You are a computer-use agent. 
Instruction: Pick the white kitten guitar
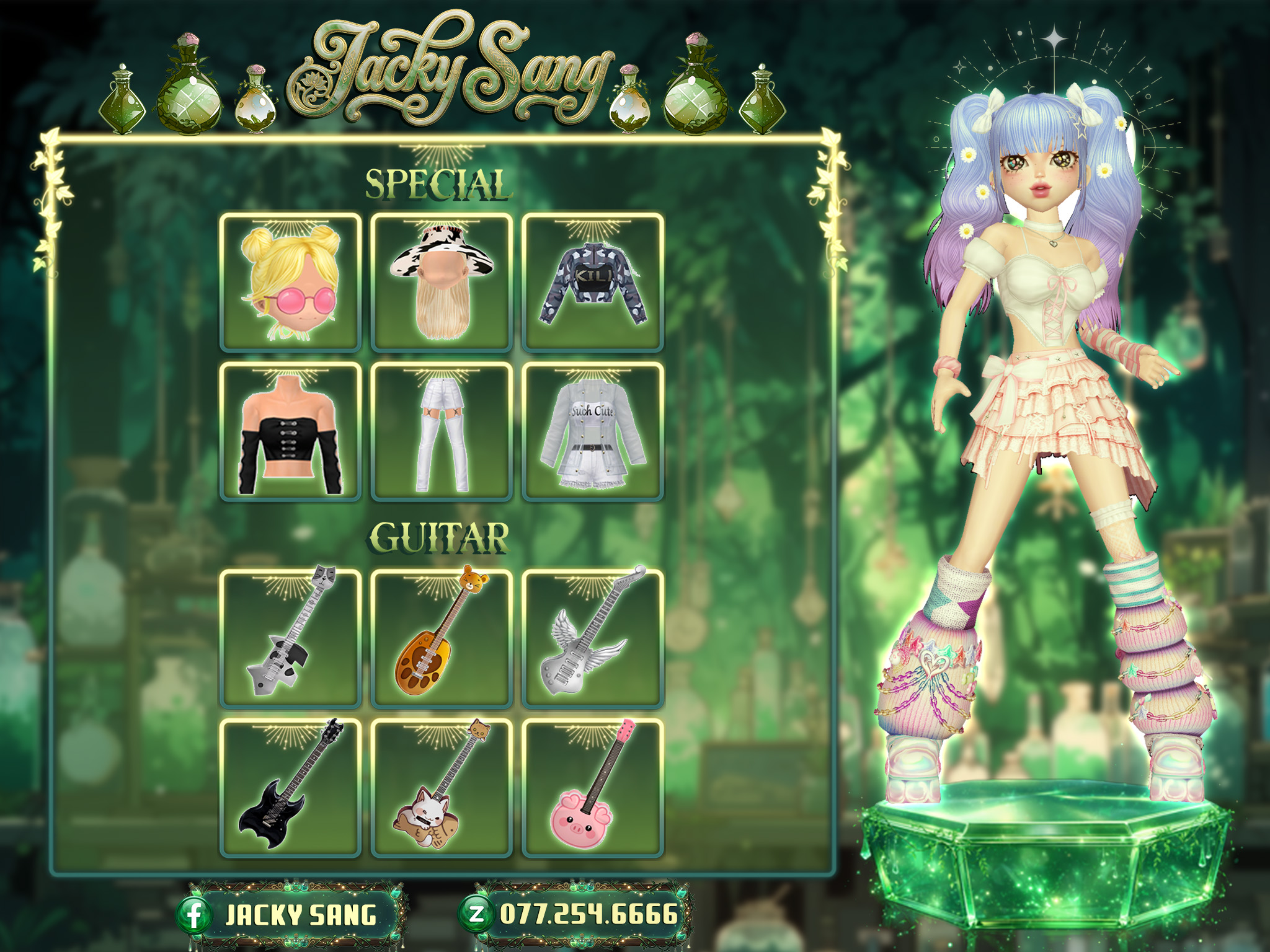(x=442, y=788)
